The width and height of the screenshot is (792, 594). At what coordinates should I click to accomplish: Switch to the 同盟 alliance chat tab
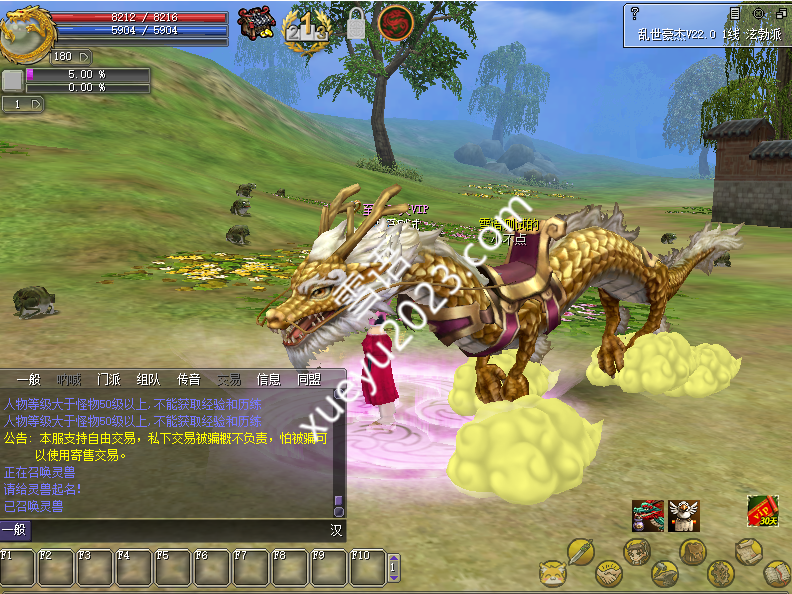click(x=308, y=380)
